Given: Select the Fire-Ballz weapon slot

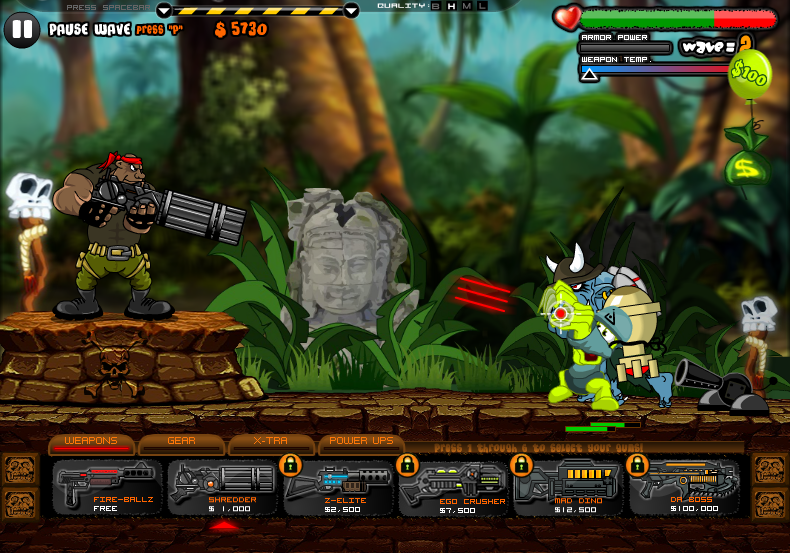Looking at the screenshot, I should [x=107, y=487].
